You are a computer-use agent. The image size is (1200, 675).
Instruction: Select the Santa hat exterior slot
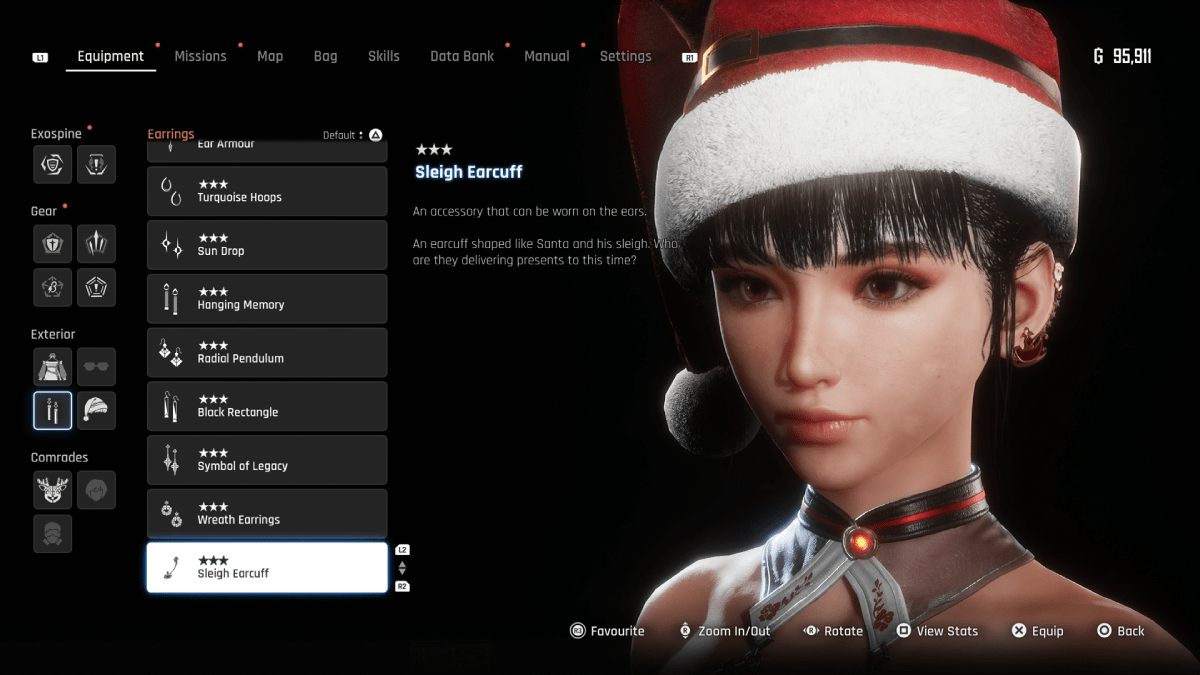pos(96,410)
